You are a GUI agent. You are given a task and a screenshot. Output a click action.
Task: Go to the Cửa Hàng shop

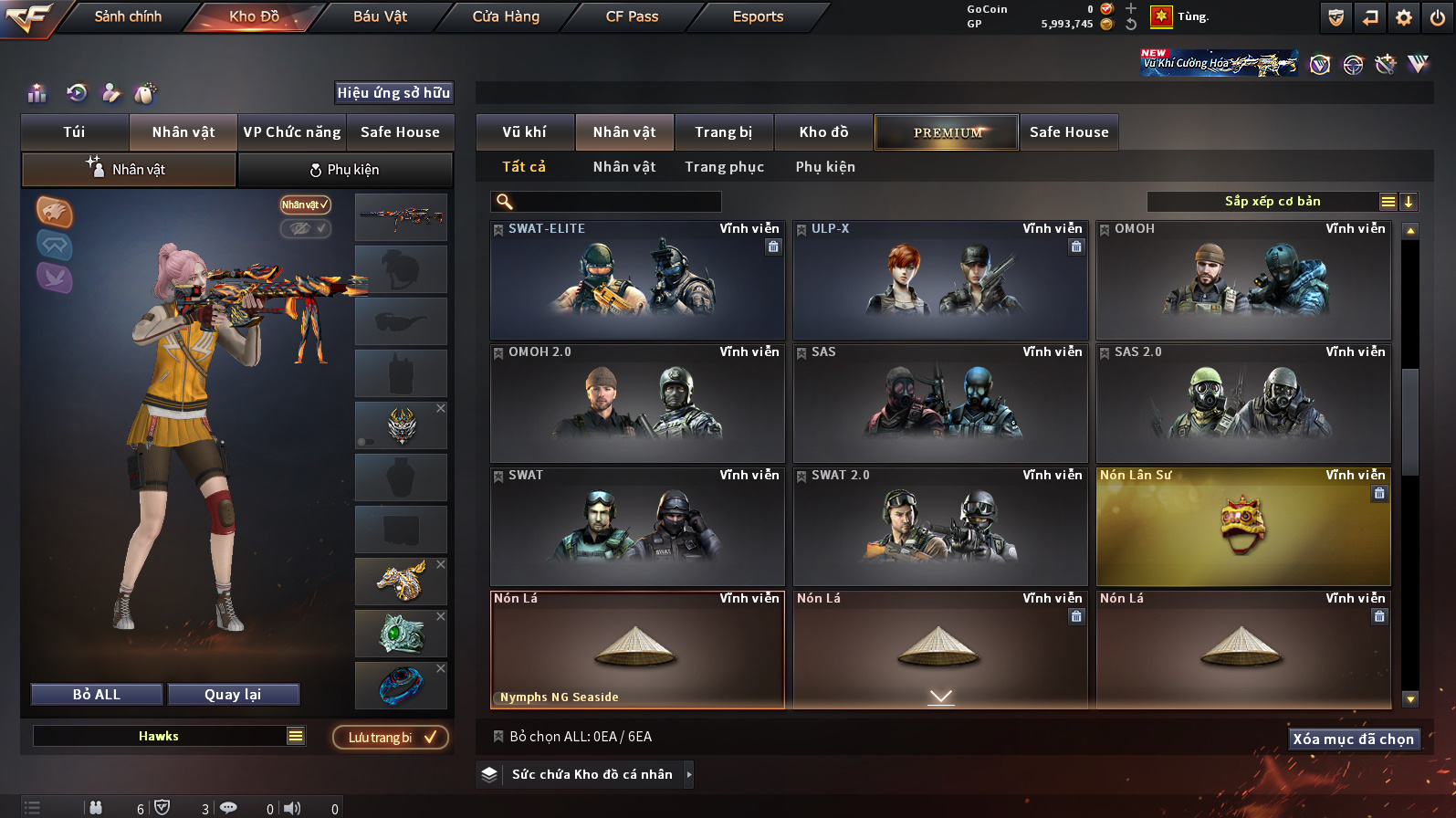pyautogui.click(x=506, y=16)
